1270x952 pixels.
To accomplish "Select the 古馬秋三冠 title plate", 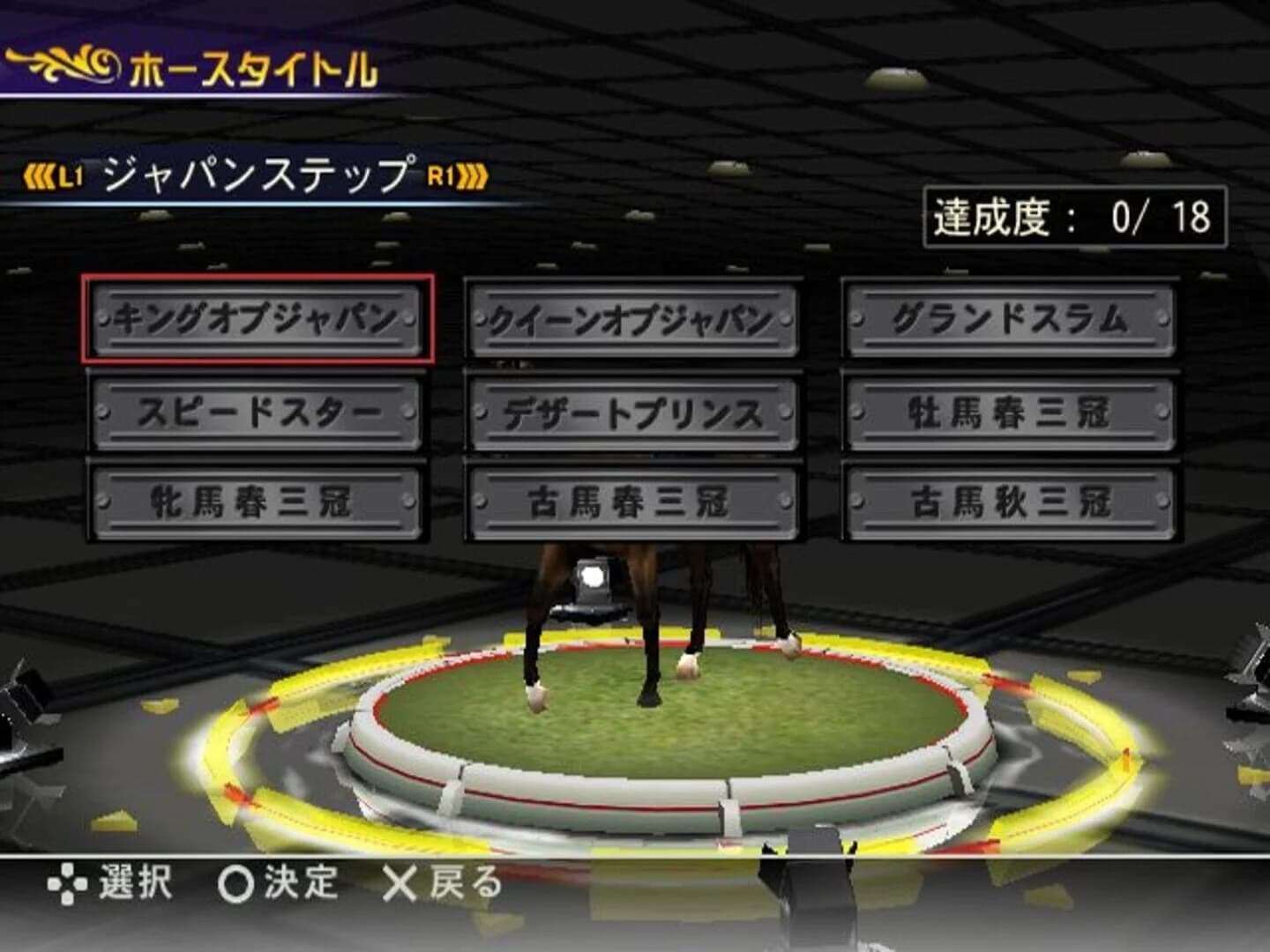I will (1010, 498).
